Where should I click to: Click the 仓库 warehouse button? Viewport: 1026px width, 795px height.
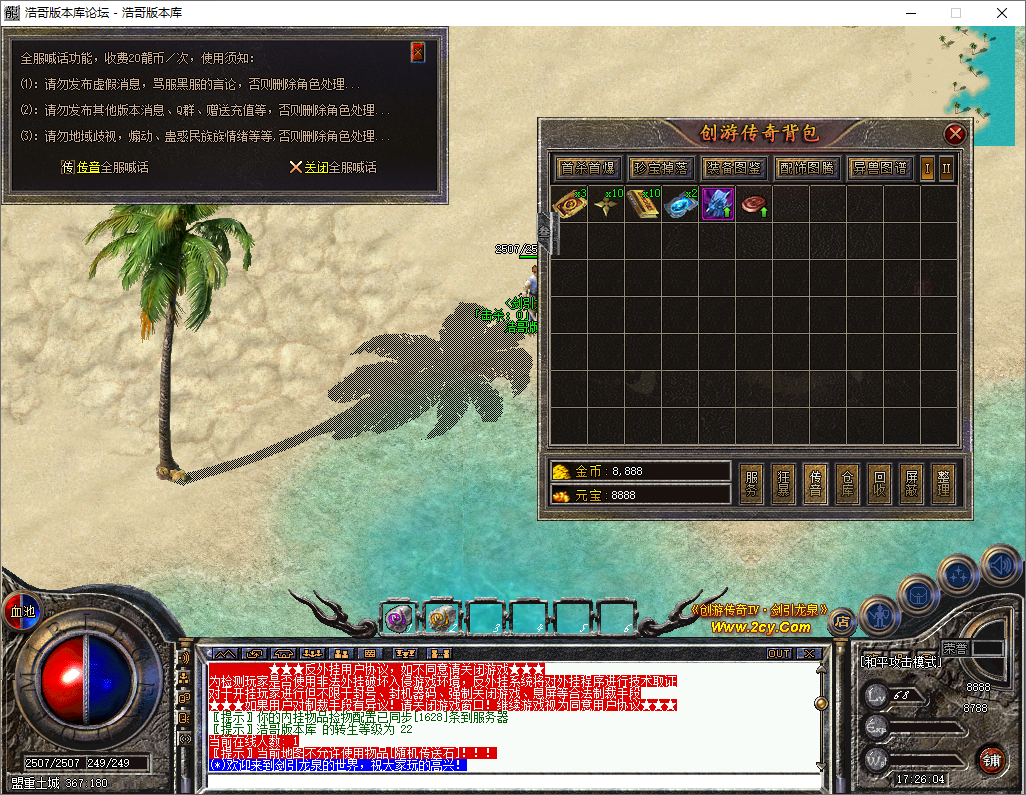click(x=847, y=484)
